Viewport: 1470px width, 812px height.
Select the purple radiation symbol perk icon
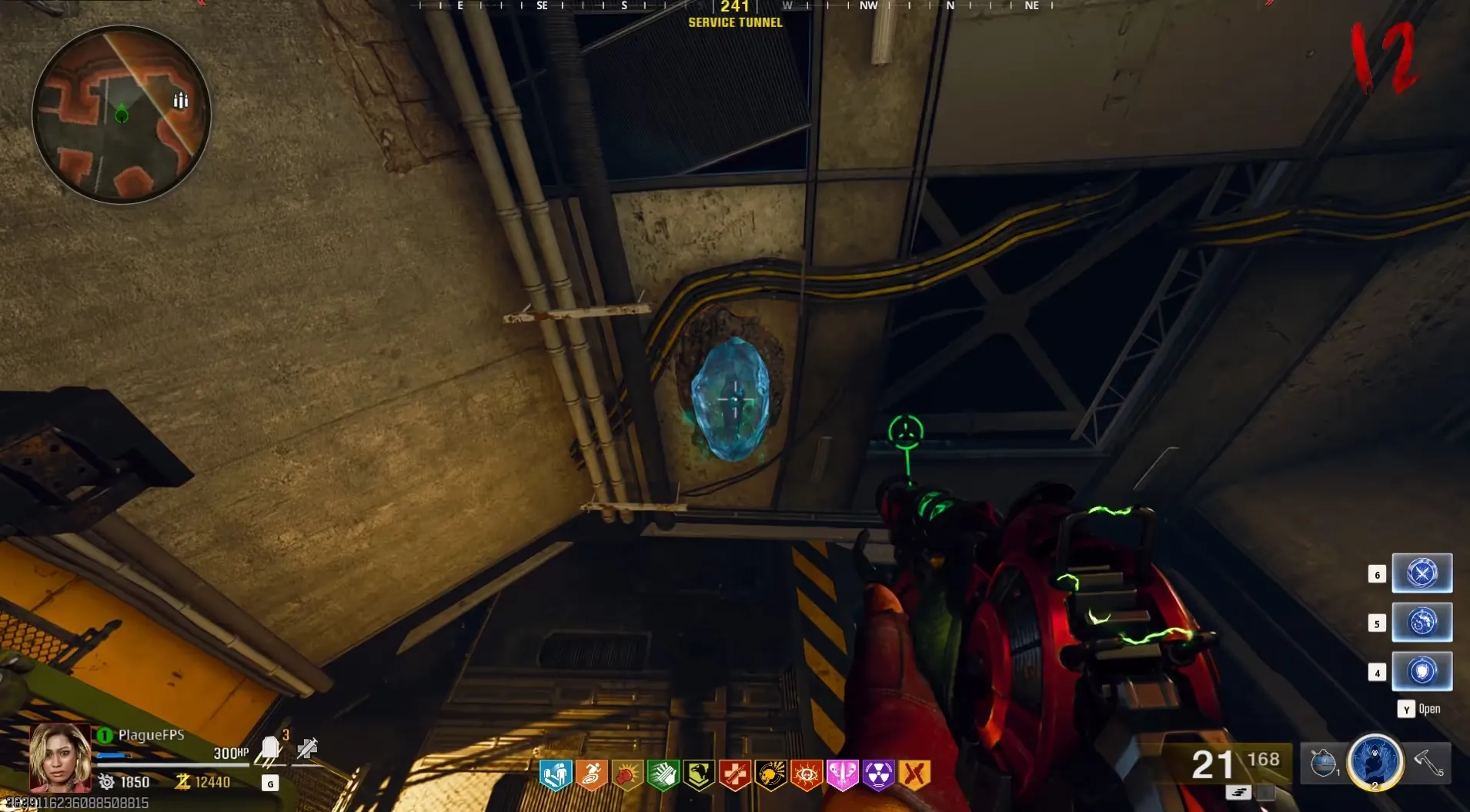point(878,774)
